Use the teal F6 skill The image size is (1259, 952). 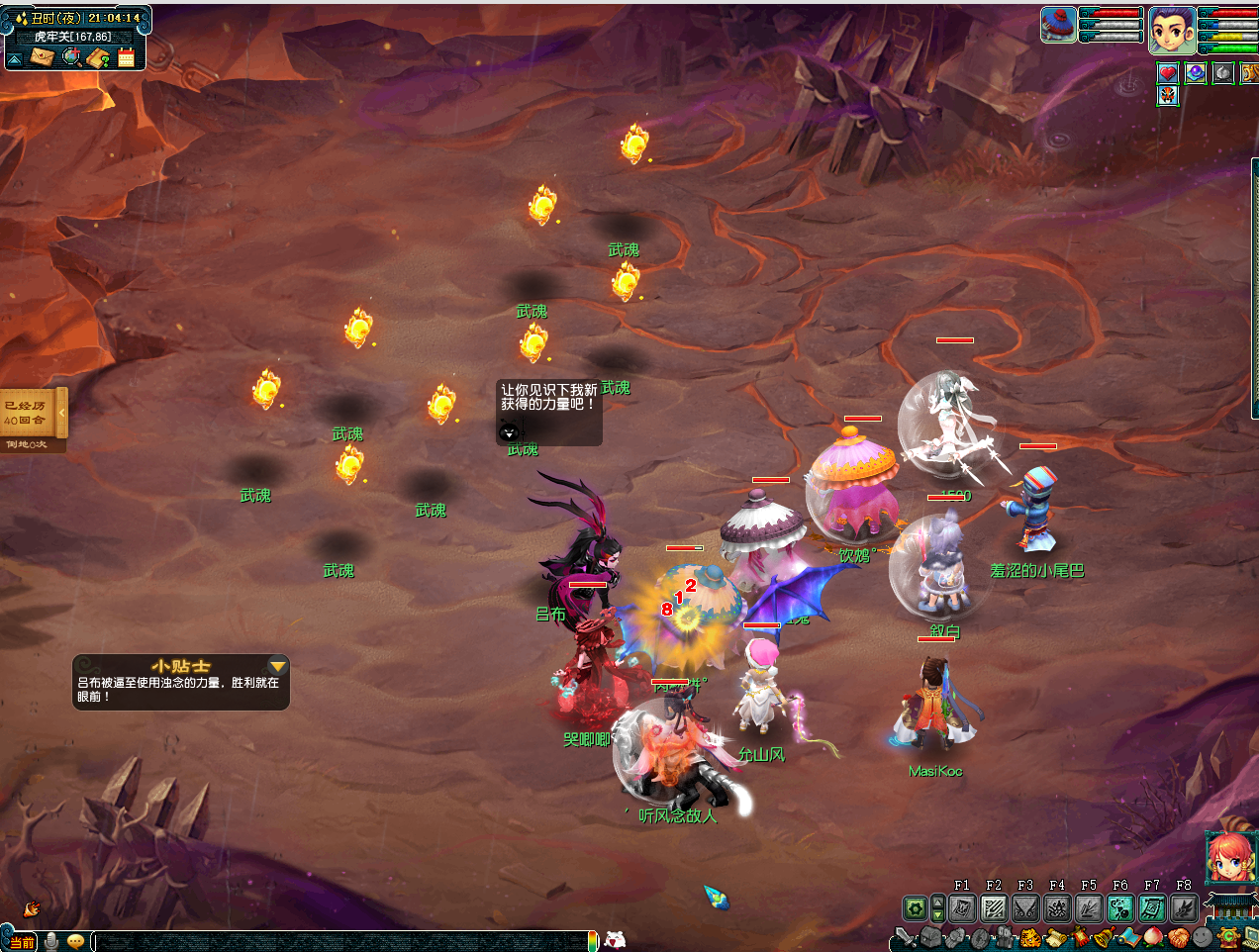coord(1120,907)
